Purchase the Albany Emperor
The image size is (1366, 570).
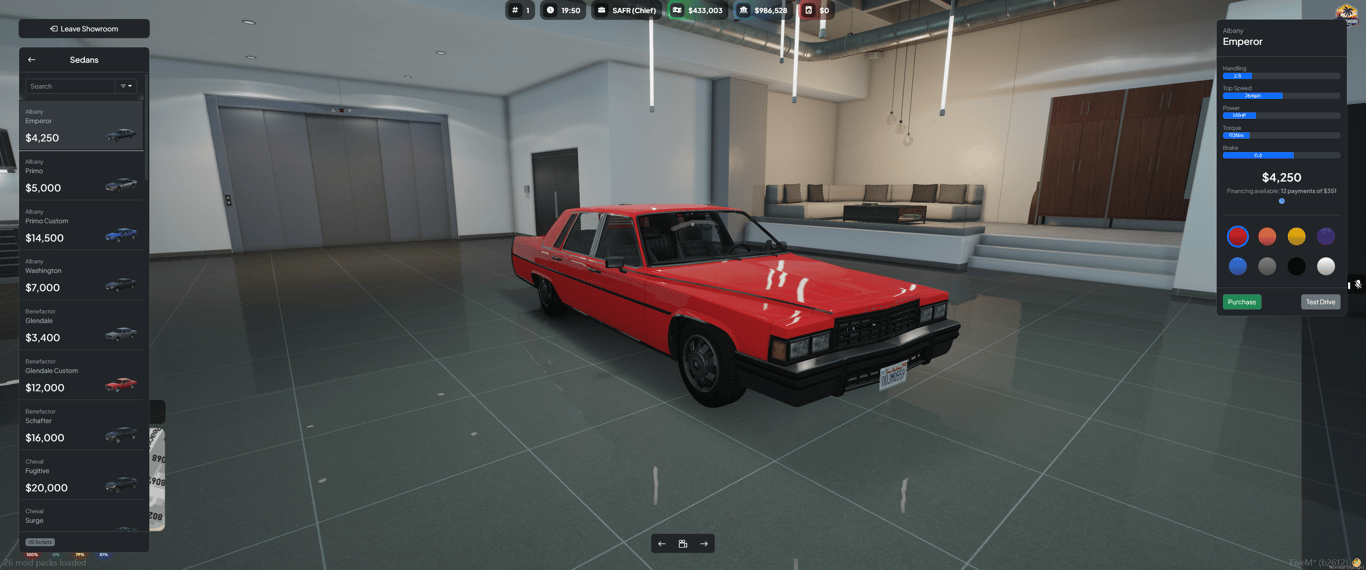1241,302
